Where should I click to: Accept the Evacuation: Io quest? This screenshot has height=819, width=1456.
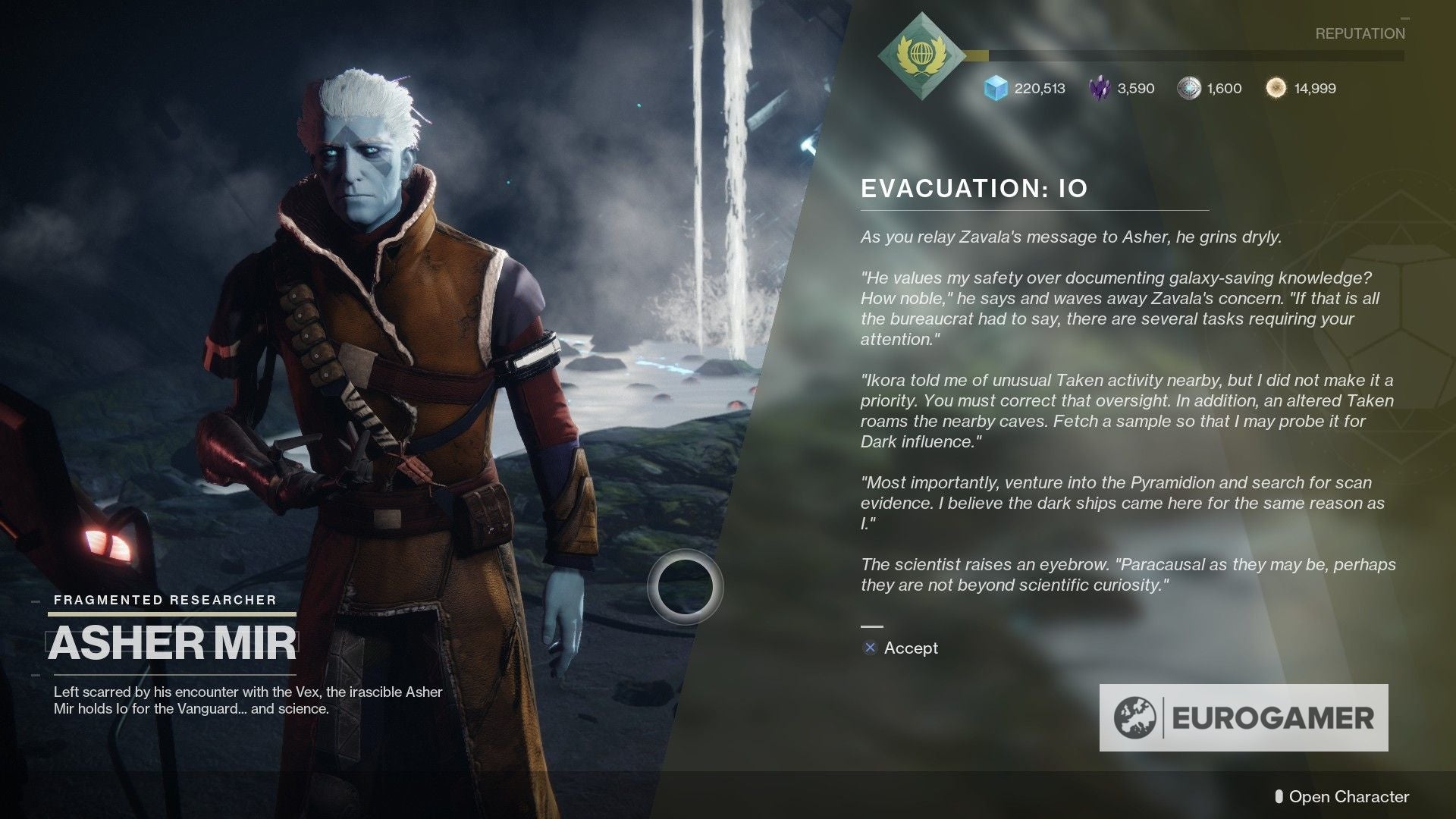(x=909, y=649)
